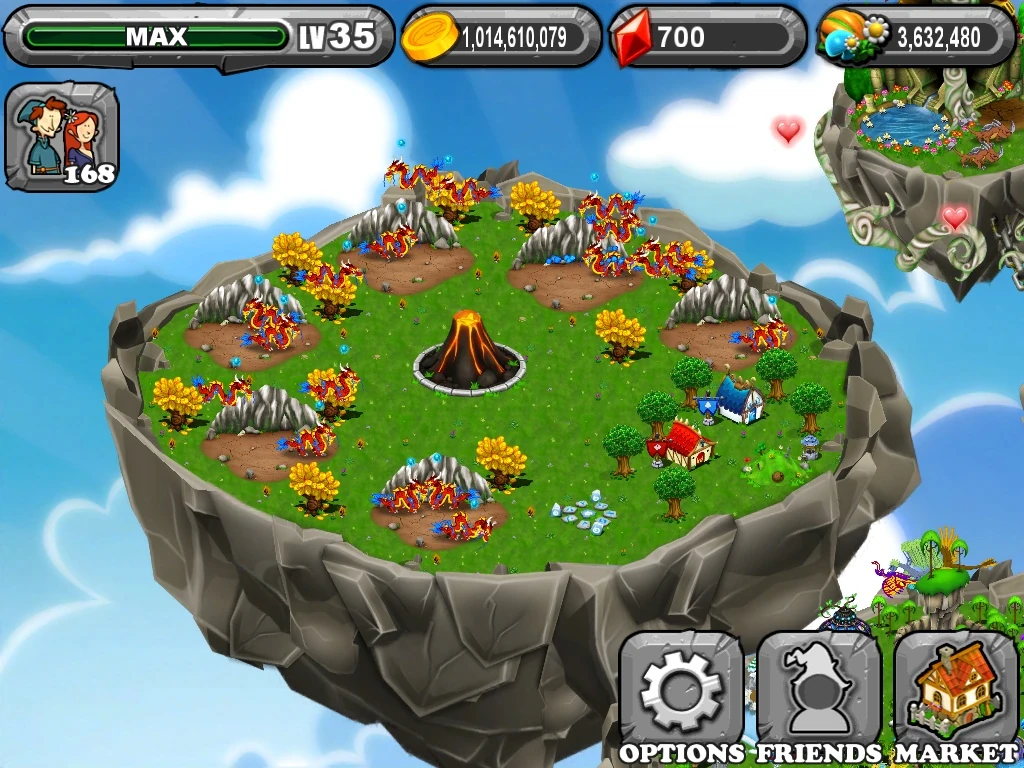
Task: Tap the red gem counter
Action: [x=707, y=37]
